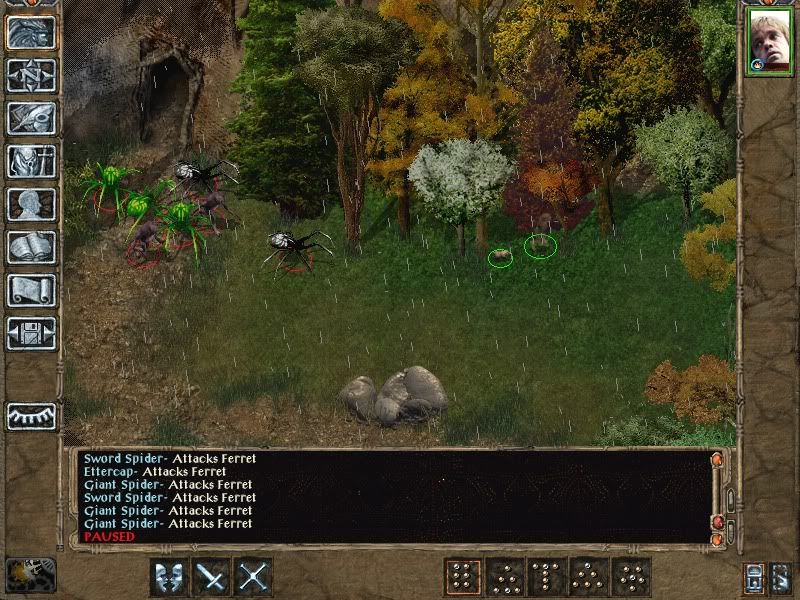
Task: Show the Character Record with the head silhouette button
Action: 31,205
